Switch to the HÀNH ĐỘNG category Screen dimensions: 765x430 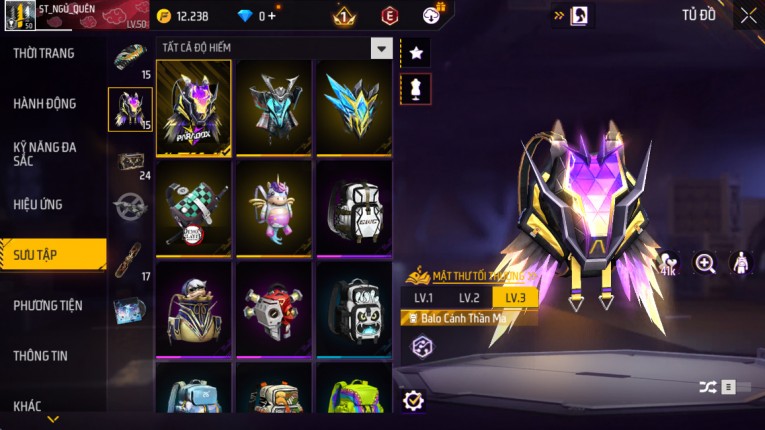(45, 103)
